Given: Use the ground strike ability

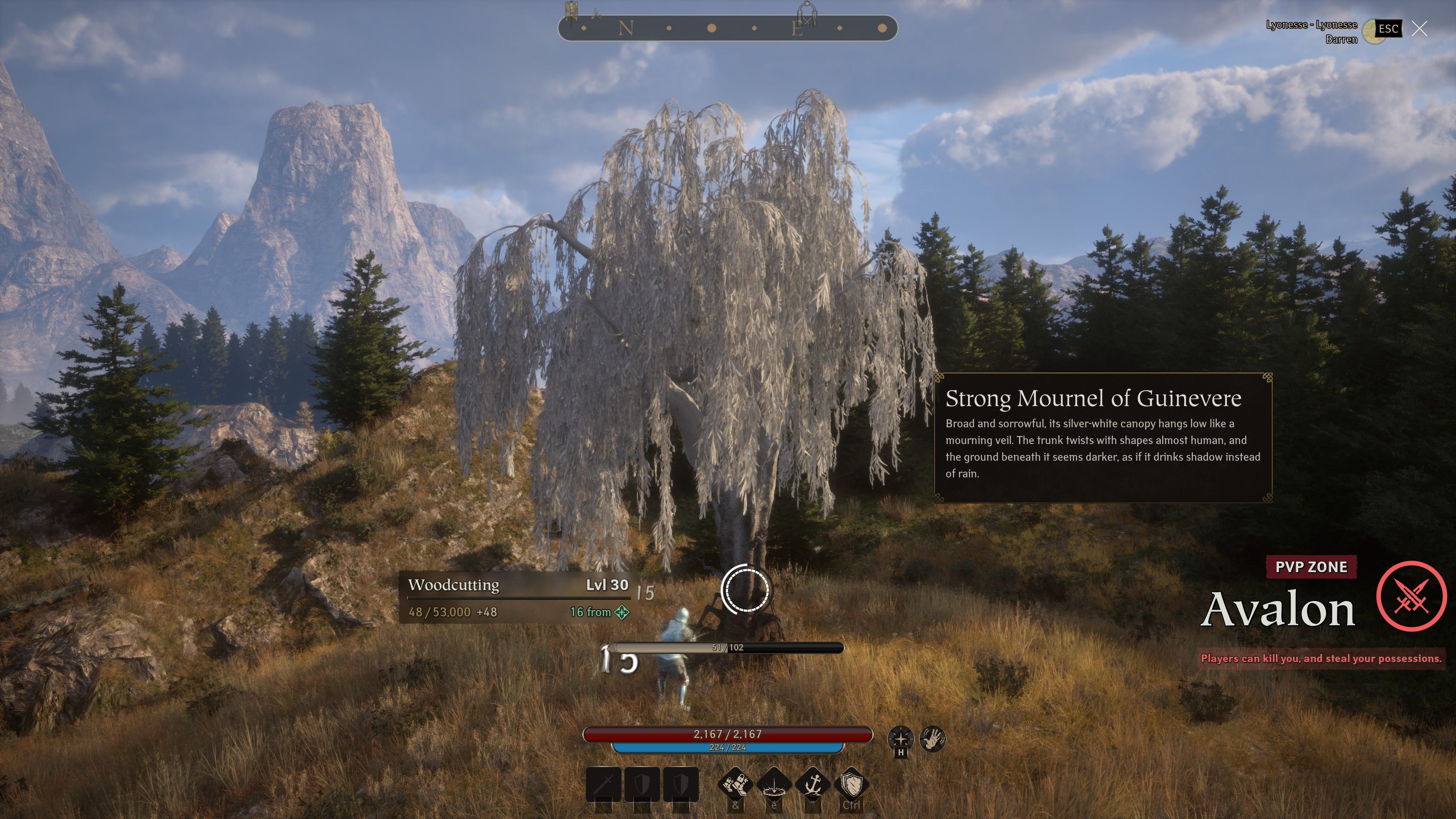Looking at the screenshot, I should point(774,784).
